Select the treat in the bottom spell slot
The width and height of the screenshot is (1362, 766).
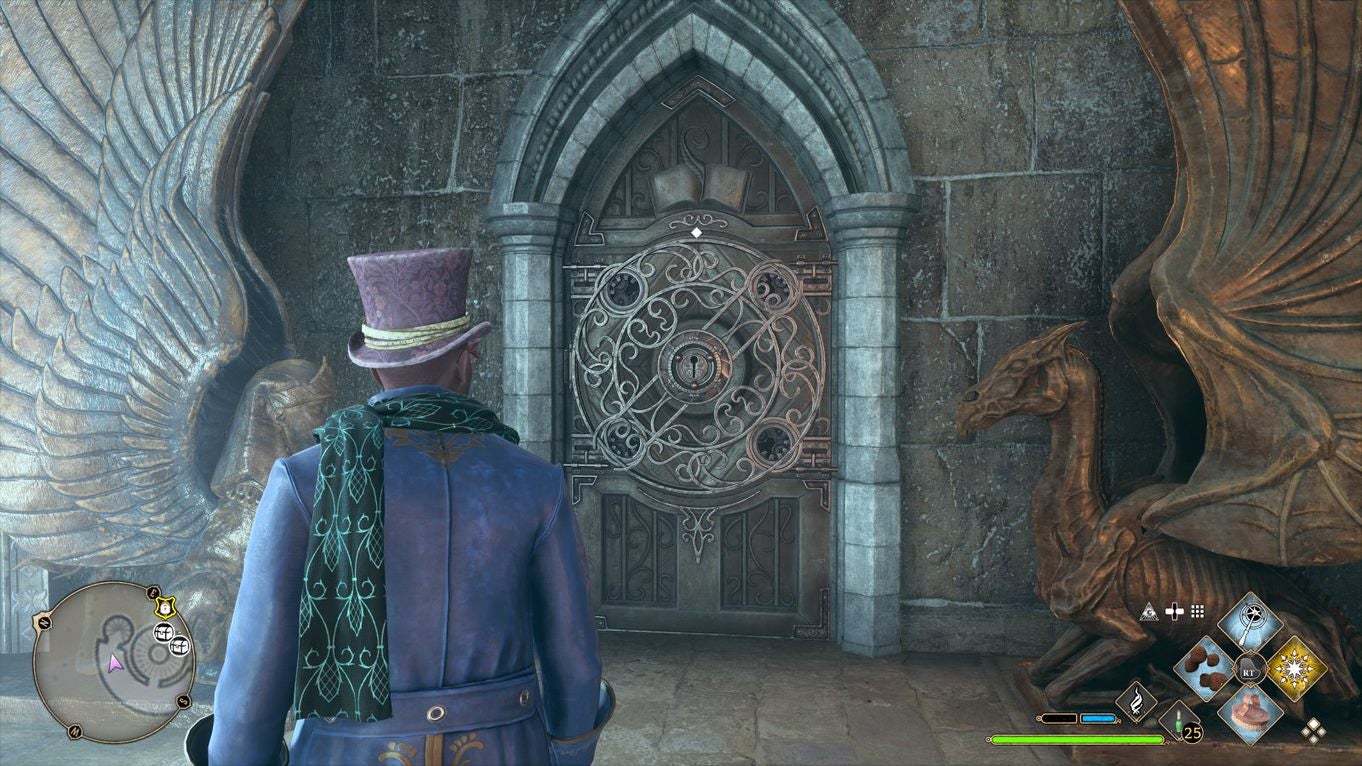click(1249, 716)
